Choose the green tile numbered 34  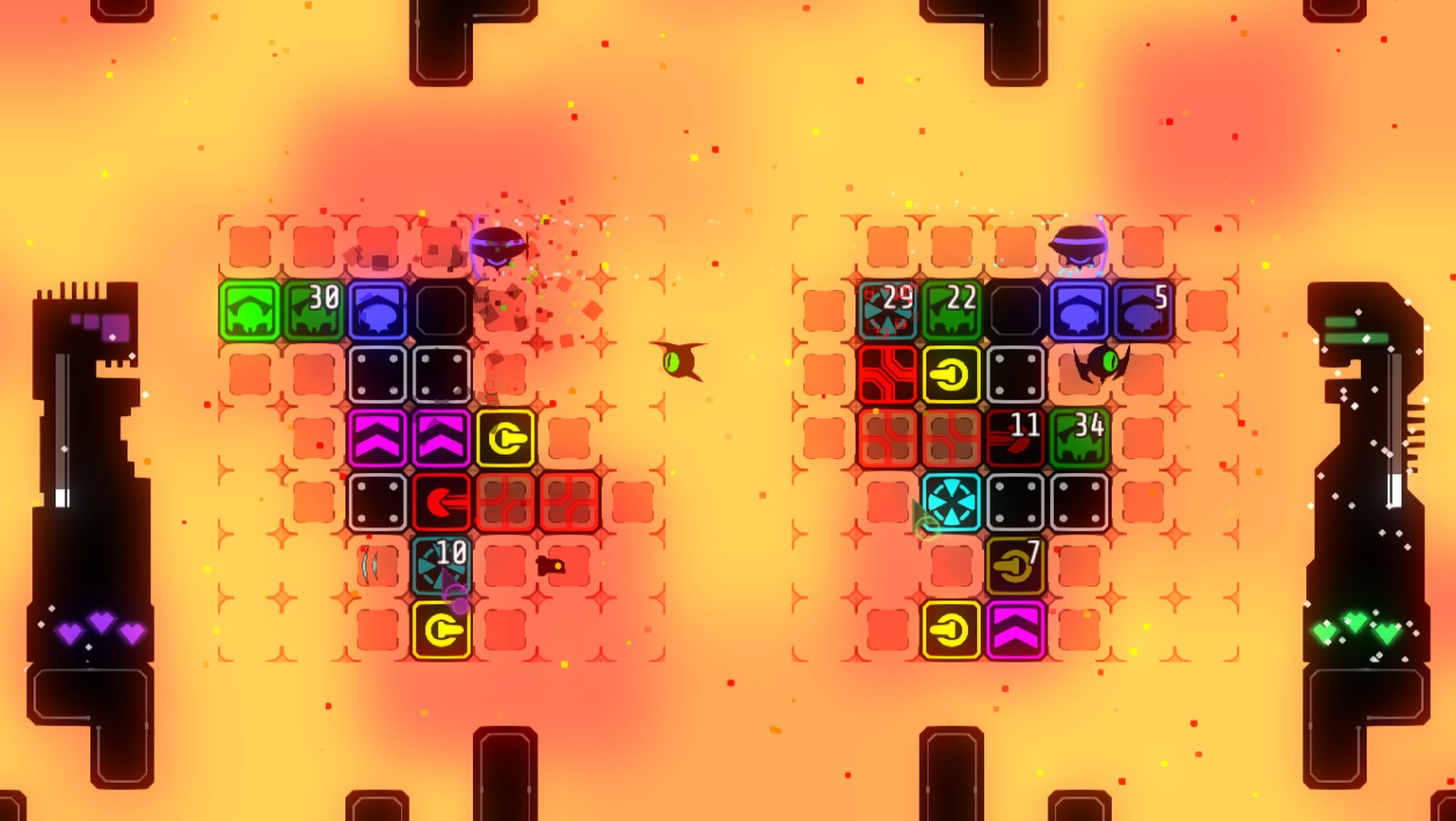[x=1080, y=438]
